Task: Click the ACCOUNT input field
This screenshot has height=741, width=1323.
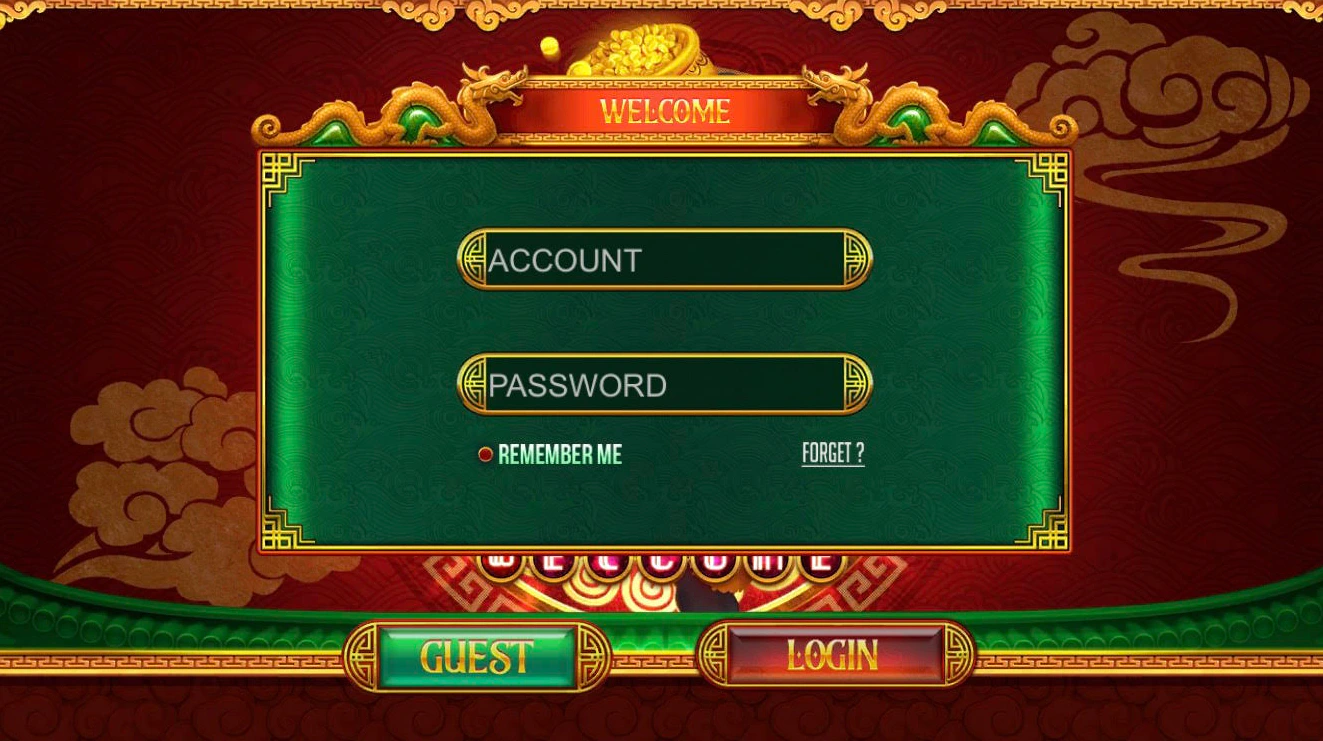Action: pos(665,258)
